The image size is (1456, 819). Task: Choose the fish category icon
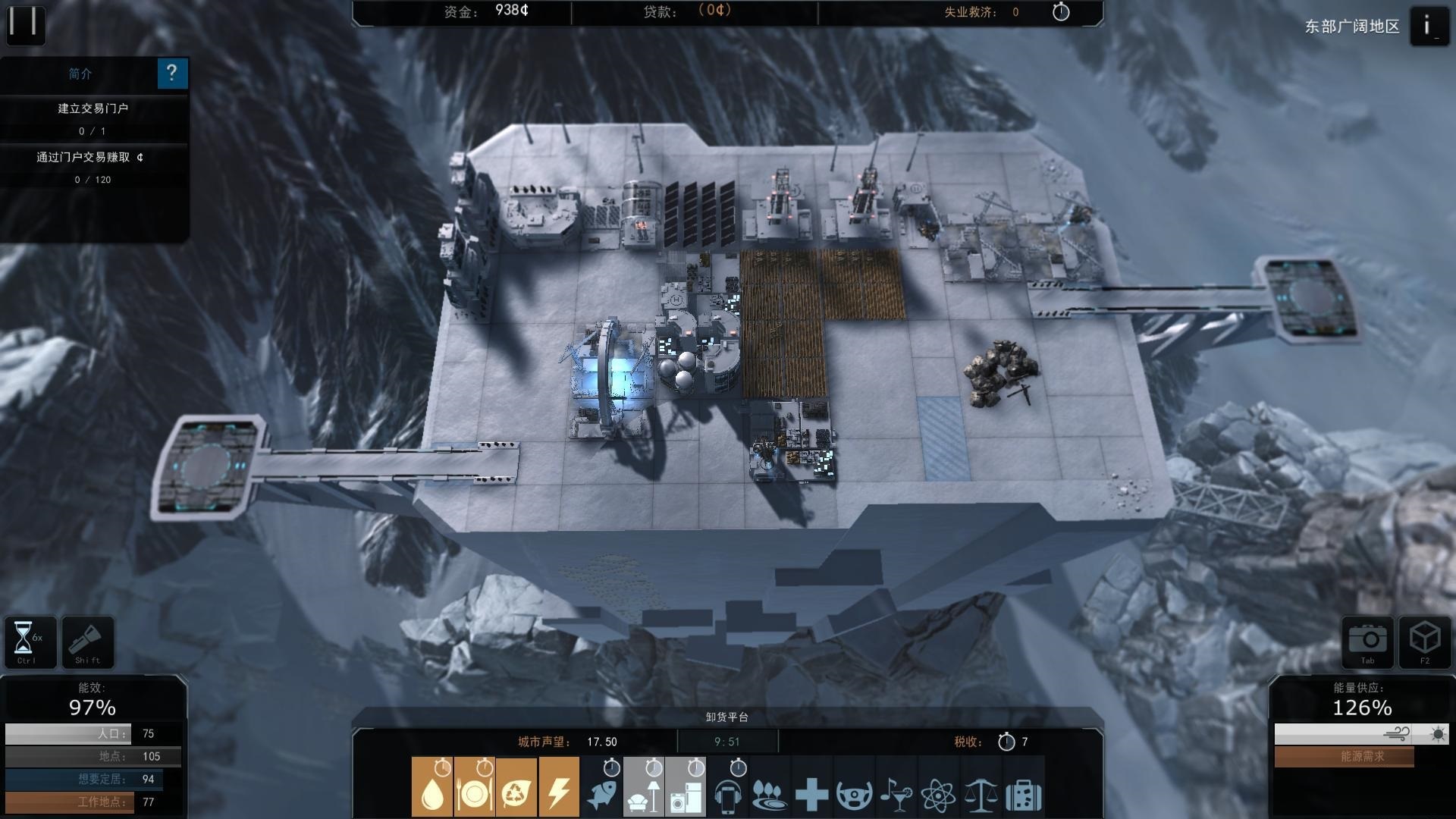click(601, 787)
